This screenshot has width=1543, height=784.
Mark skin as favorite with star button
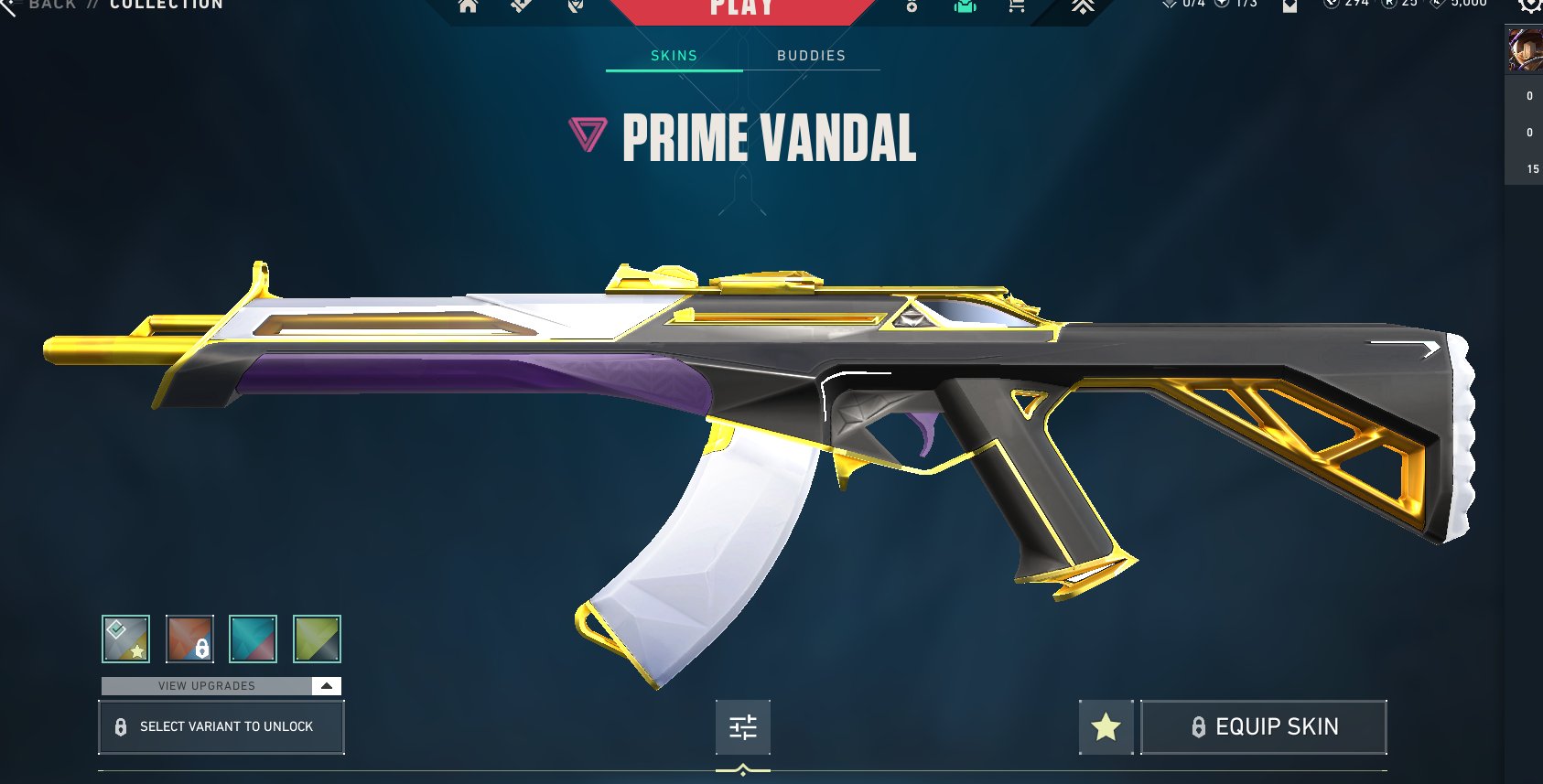point(1106,727)
